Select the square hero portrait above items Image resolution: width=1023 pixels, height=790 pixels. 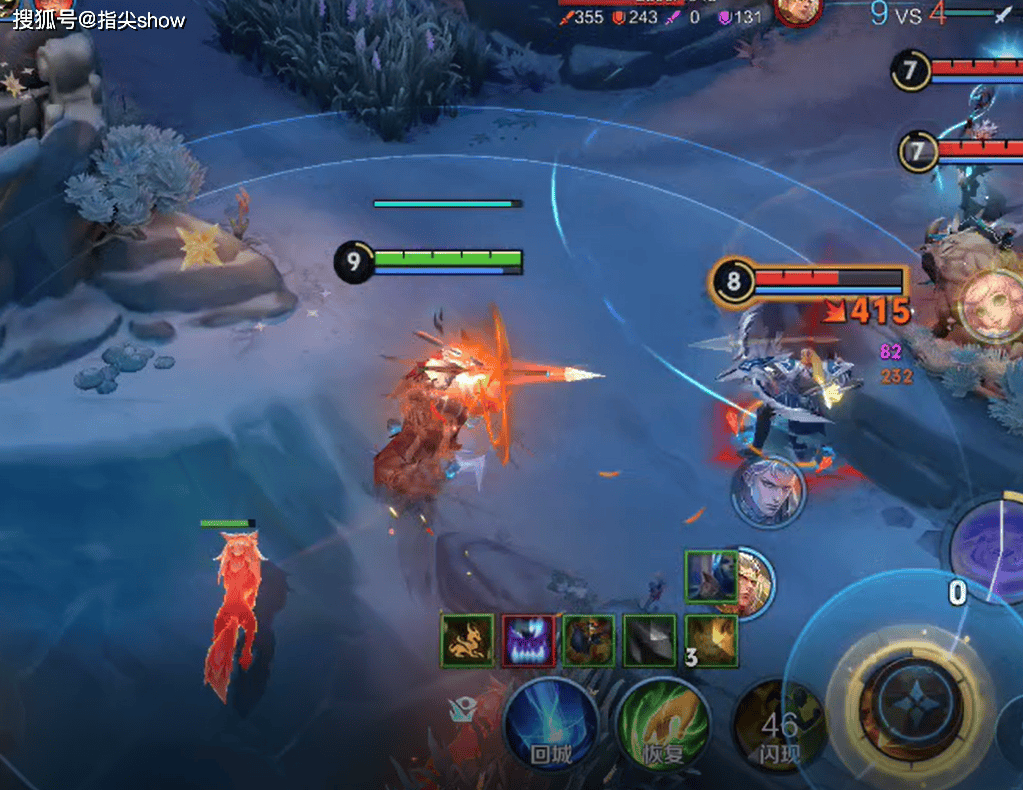click(x=711, y=575)
